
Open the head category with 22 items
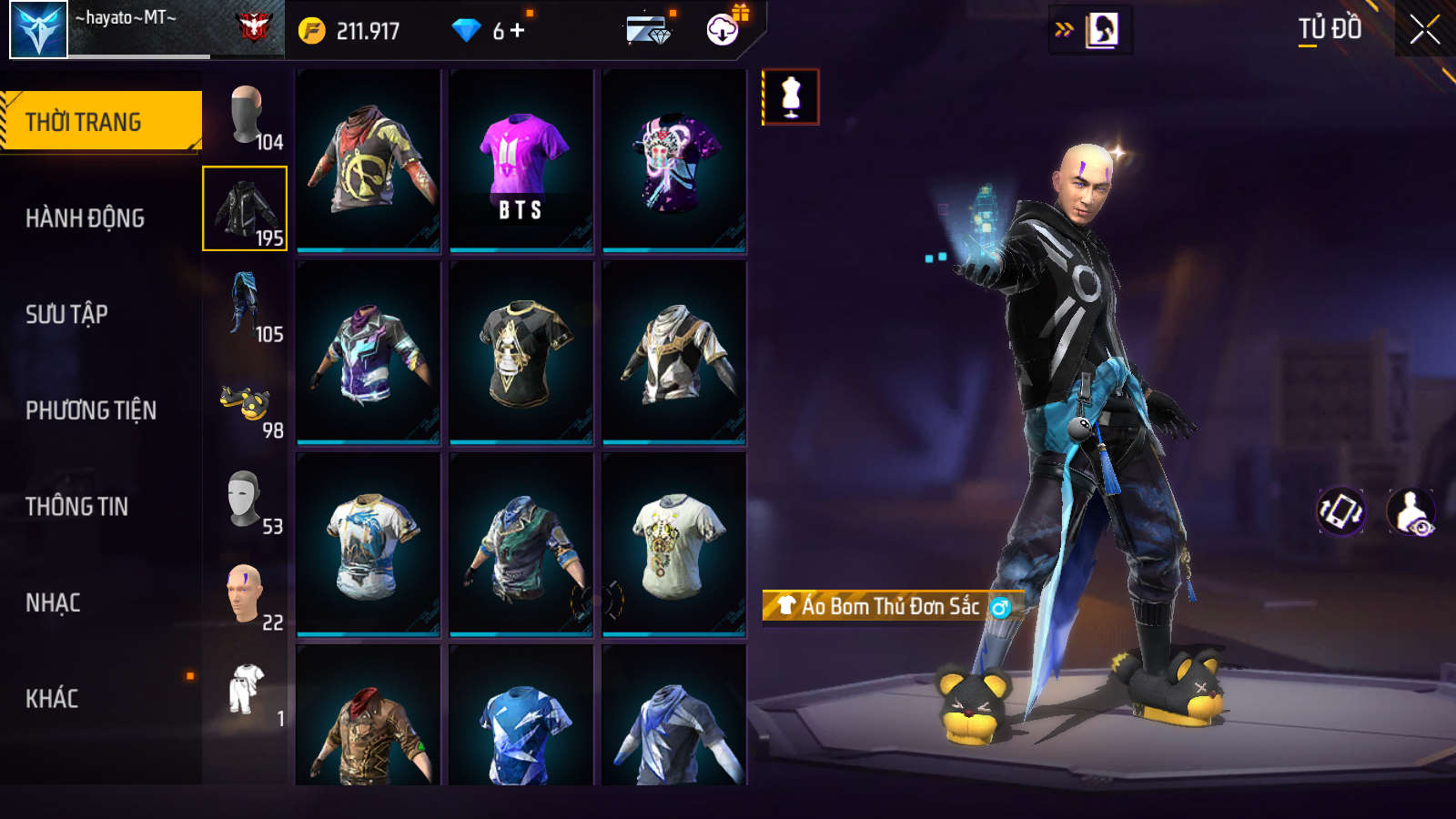(246, 596)
